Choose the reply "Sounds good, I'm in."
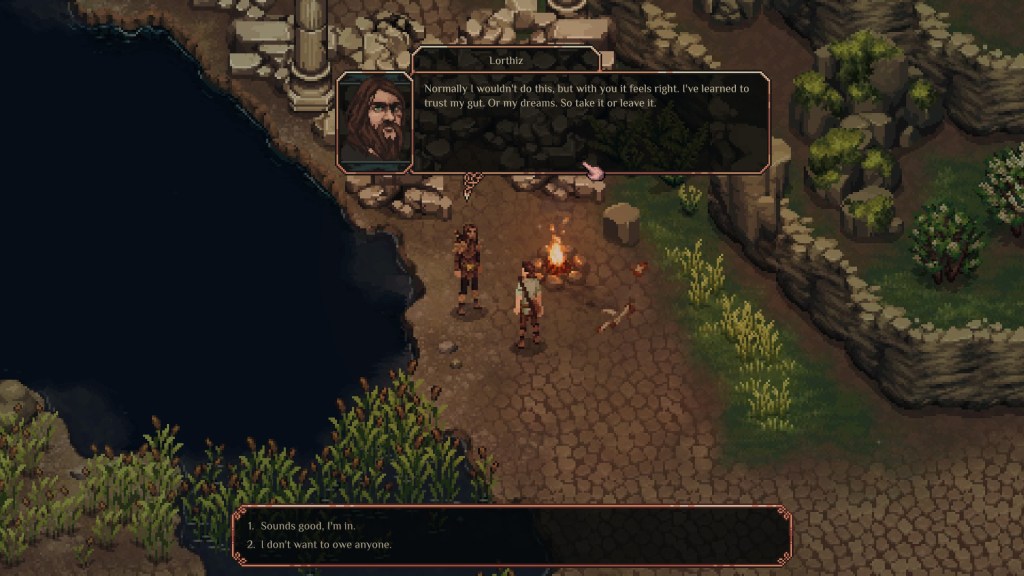This screenshot has height=576, width=1024. point(307,525)
